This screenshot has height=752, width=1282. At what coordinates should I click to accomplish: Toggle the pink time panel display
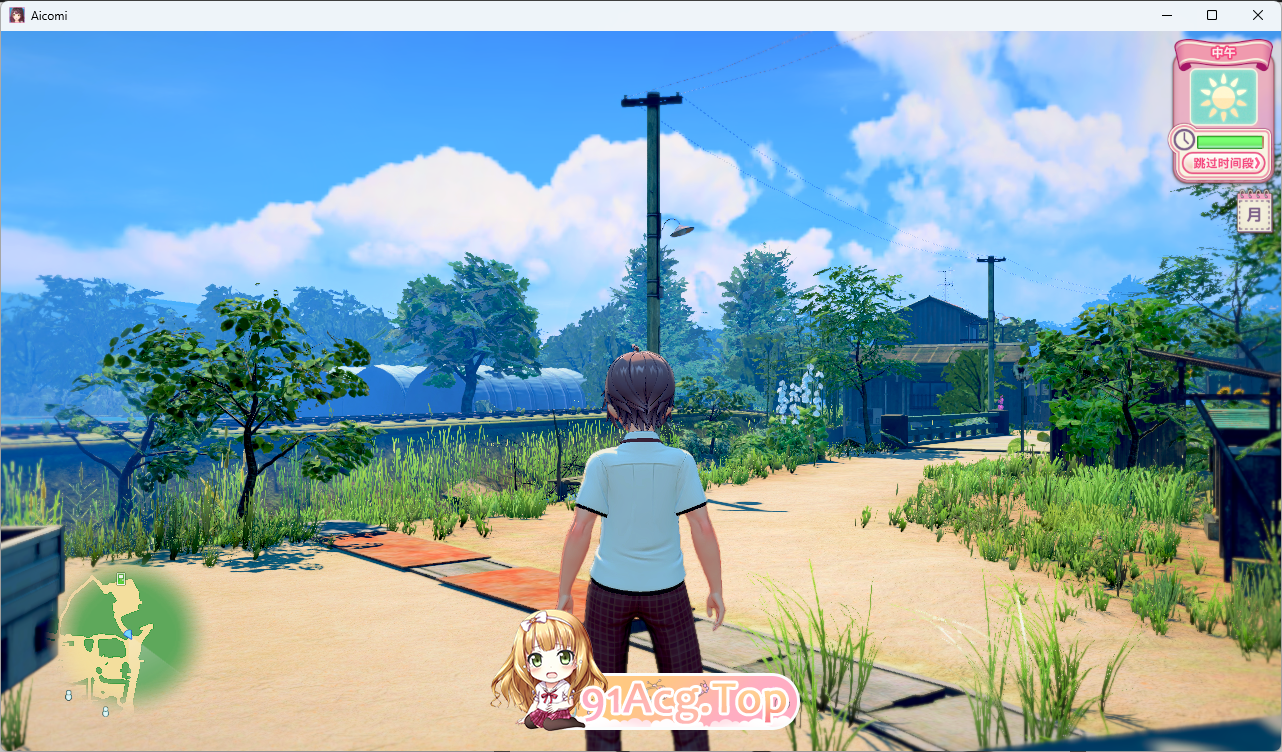click(x=1222, y=110)
